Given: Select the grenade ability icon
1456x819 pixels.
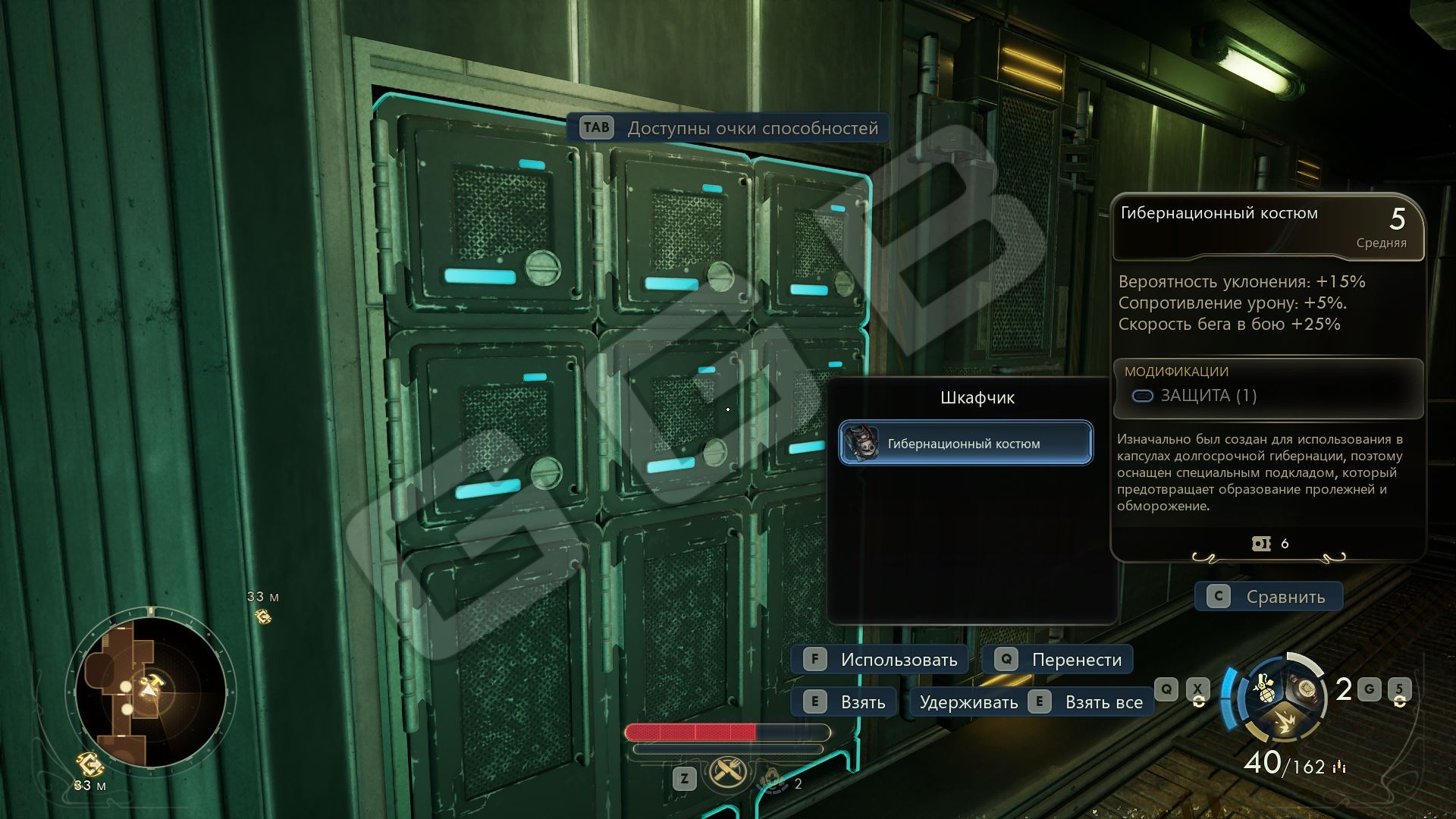Looking at the screenshot, I should tap(1264, 686).
